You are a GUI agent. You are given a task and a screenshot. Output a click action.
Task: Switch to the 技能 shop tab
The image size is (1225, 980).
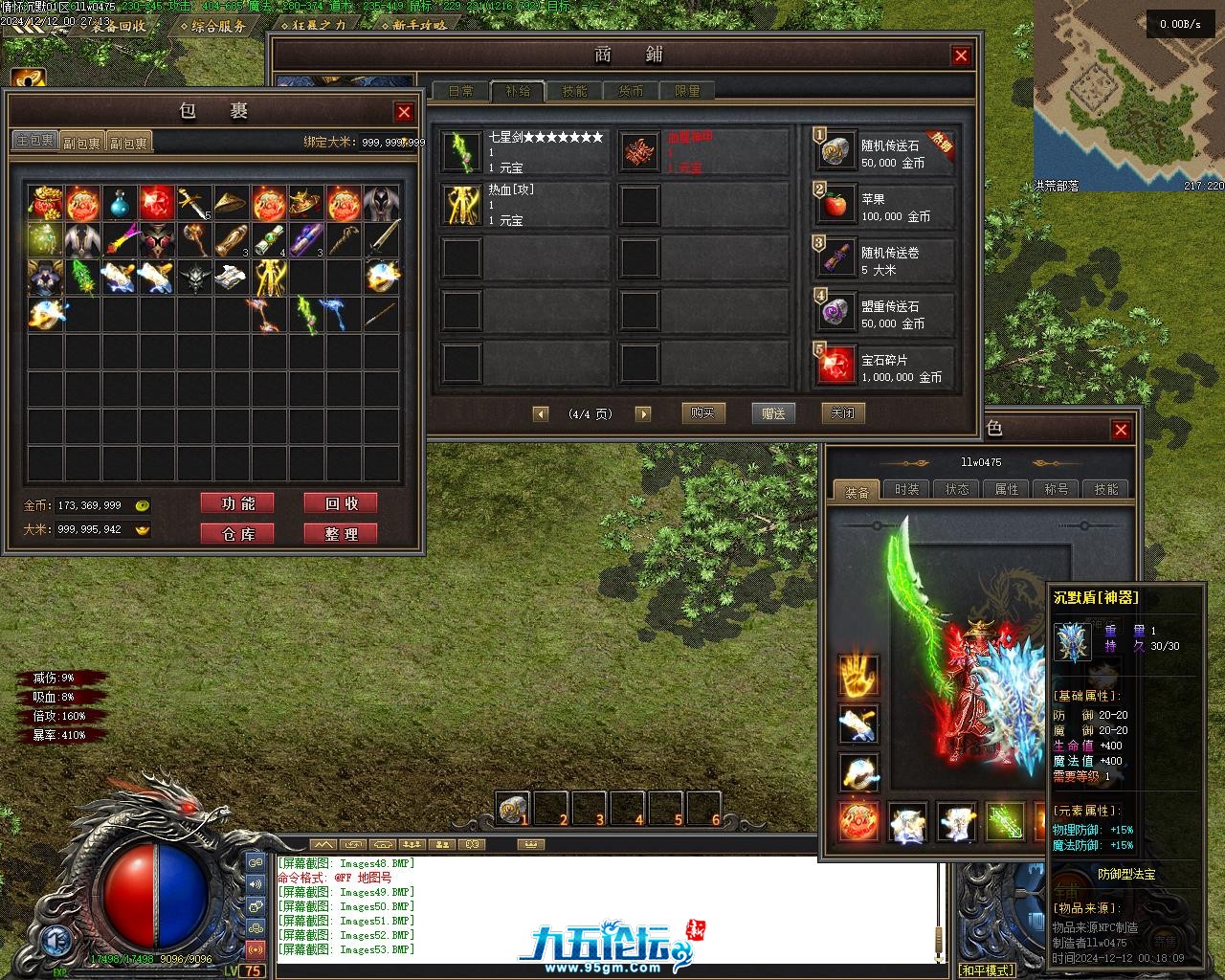point(574,91)
